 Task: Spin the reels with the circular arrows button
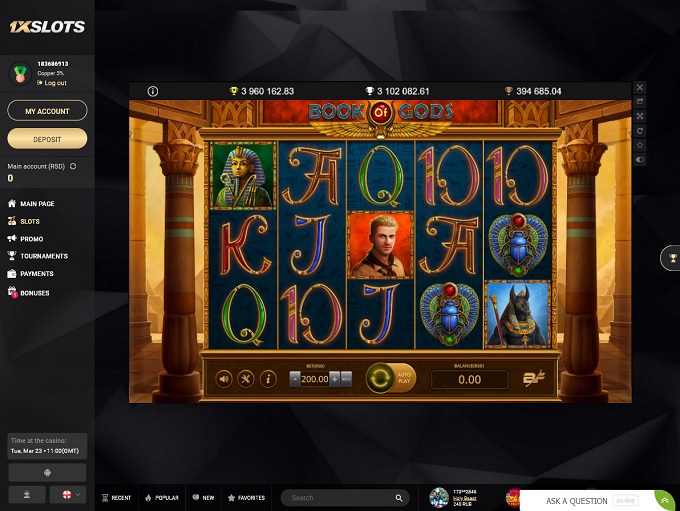click(x=380, y=379)
